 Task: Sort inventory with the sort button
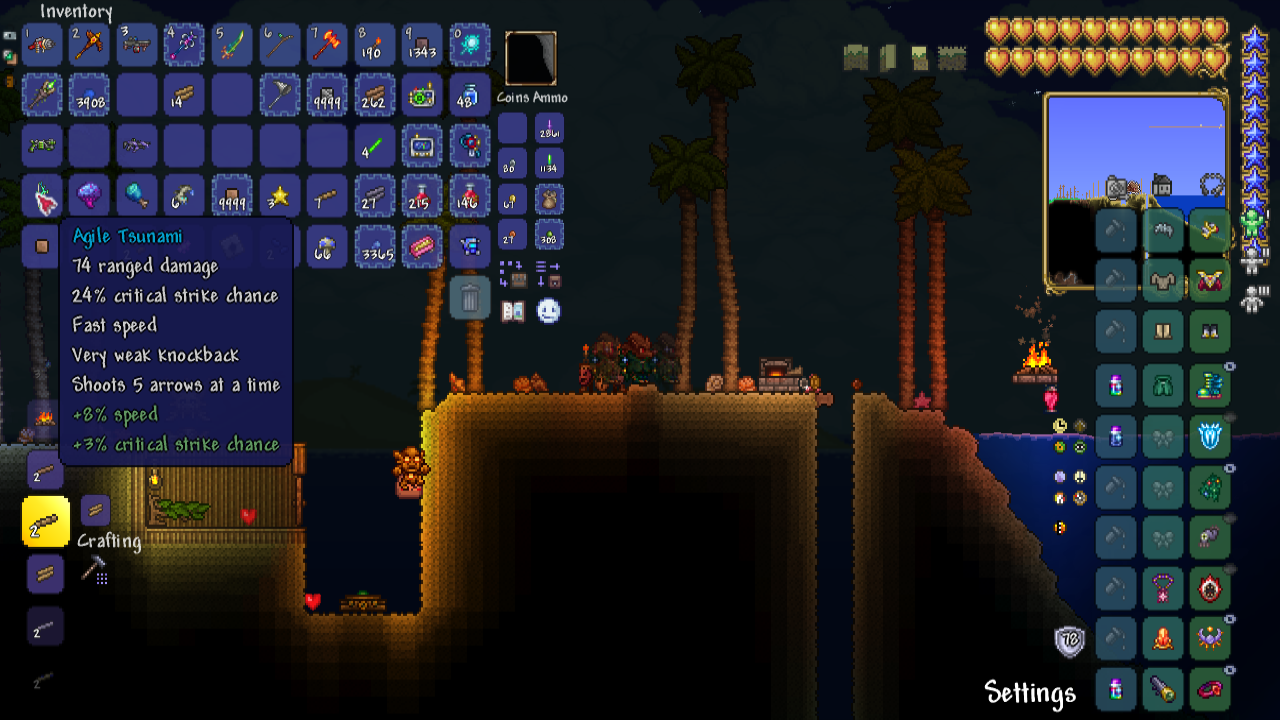pyautogui.click(x=548, y=273)
